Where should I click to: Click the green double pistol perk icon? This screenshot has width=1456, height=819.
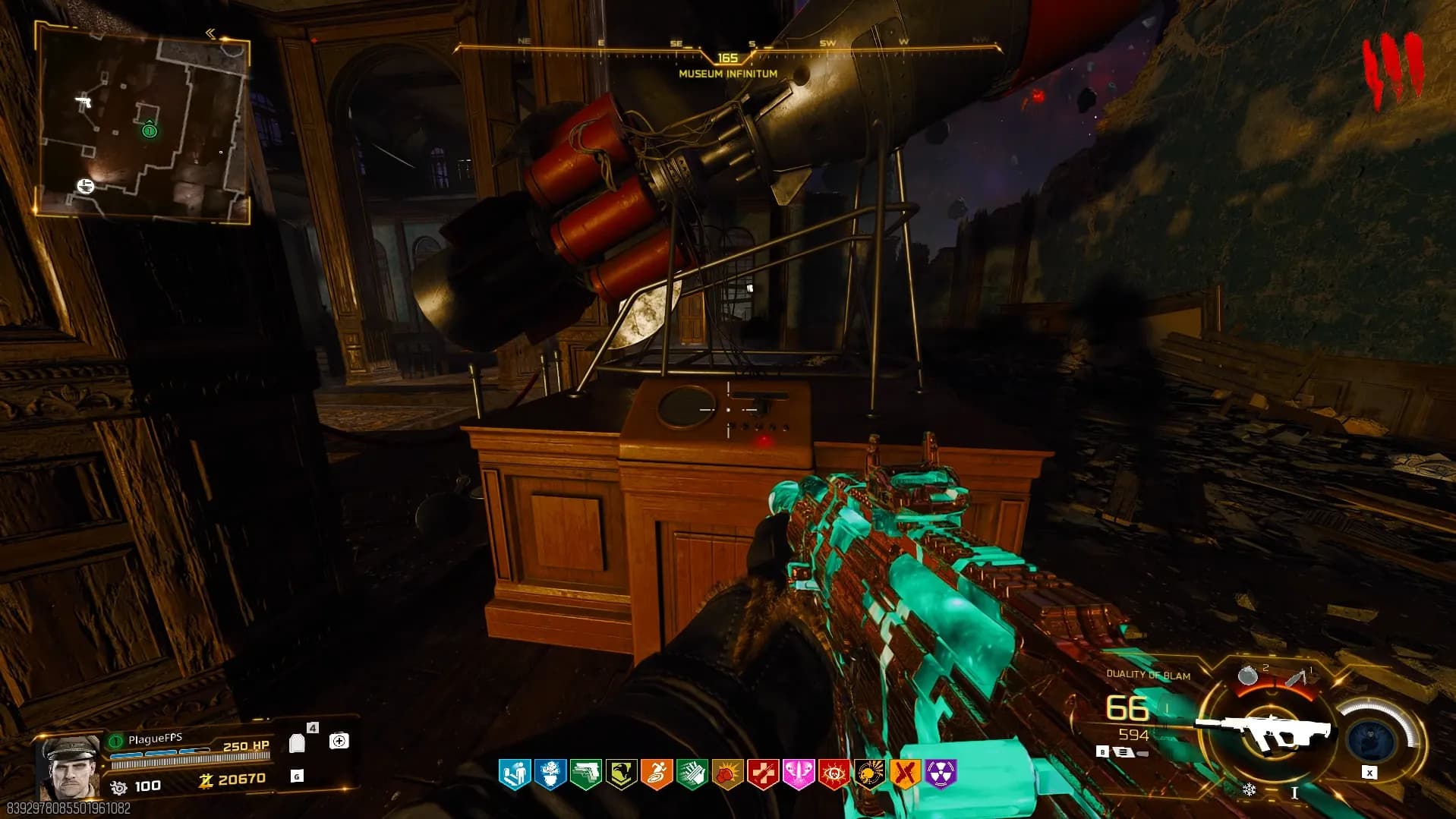coord(585,773)
